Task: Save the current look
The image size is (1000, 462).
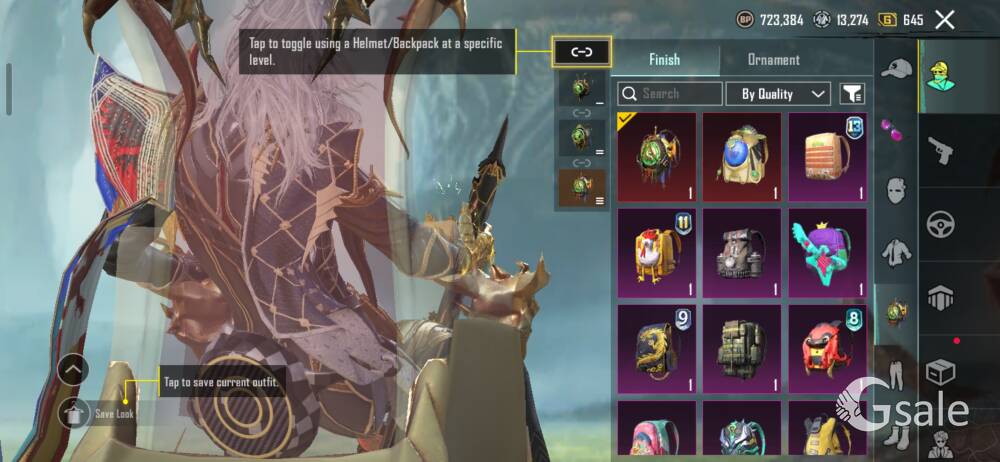Action: tap(75, 413)
